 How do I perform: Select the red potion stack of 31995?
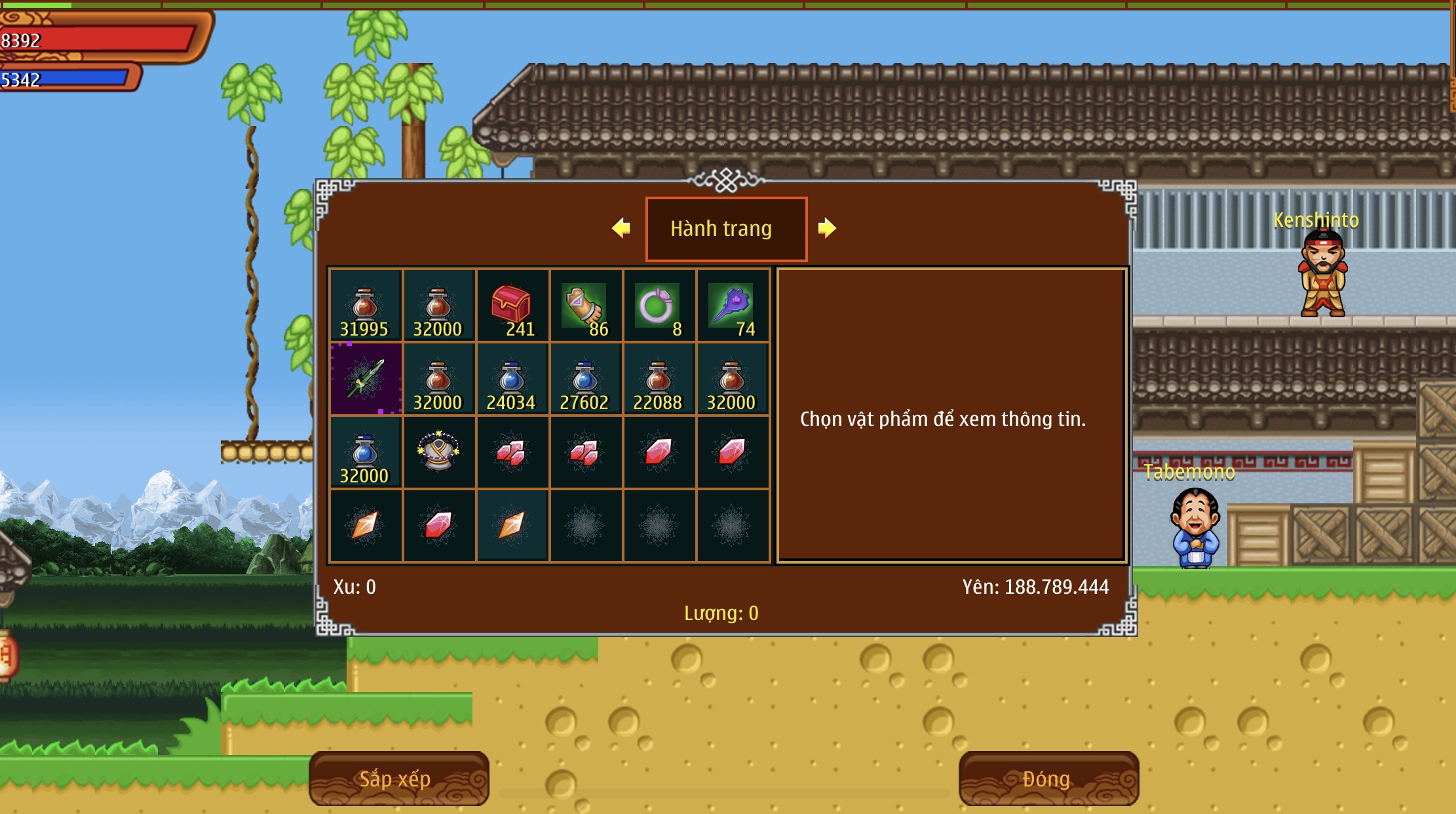point(366,305)
